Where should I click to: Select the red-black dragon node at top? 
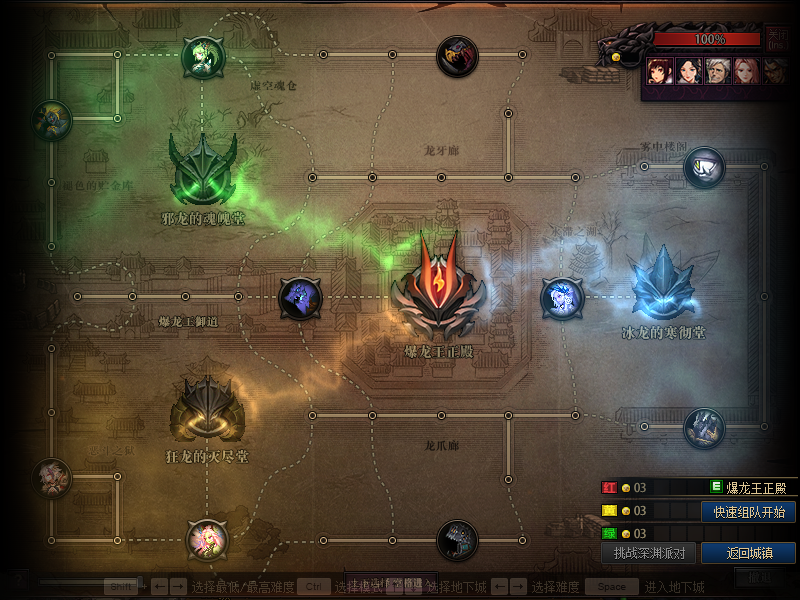click(457, 56)
